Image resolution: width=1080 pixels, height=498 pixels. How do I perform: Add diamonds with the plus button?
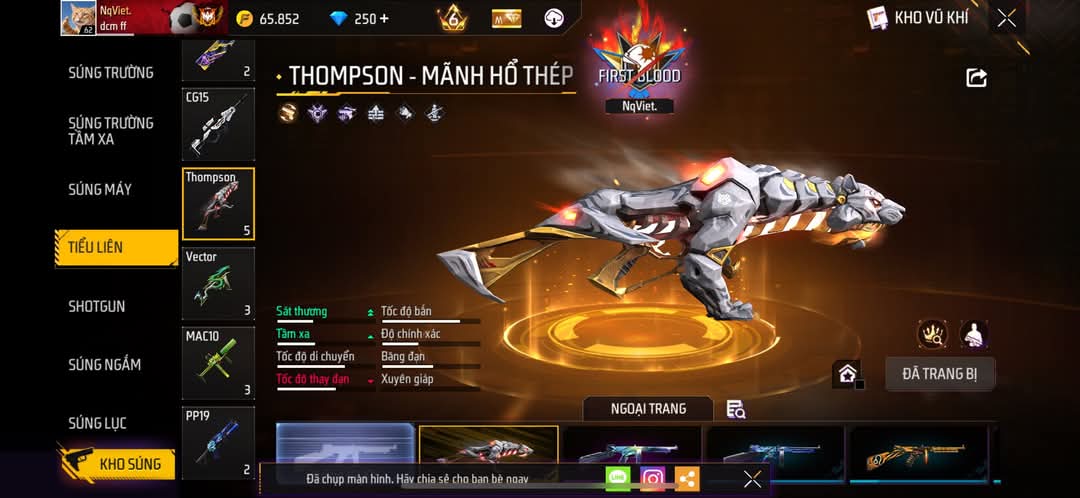[385, 19]
